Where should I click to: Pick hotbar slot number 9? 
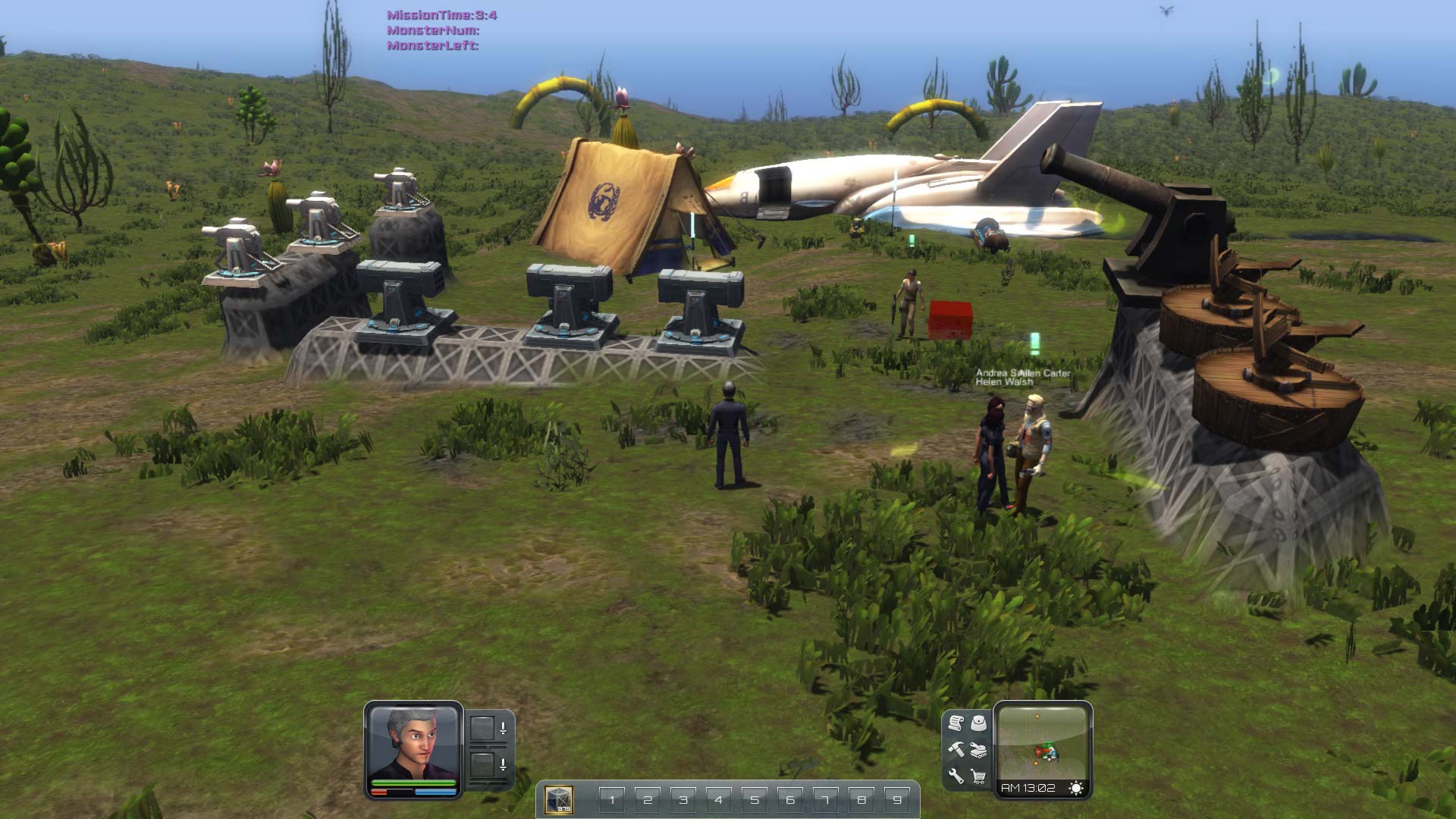[x=897, y=799]
